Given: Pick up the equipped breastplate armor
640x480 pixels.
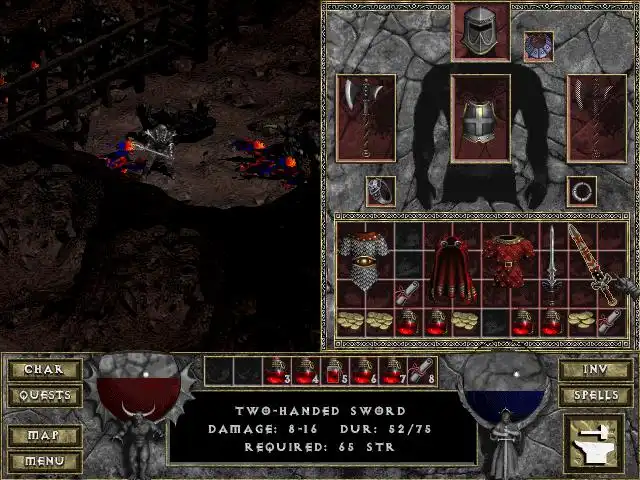Looking at the screenshot, I should pos(481,118).
